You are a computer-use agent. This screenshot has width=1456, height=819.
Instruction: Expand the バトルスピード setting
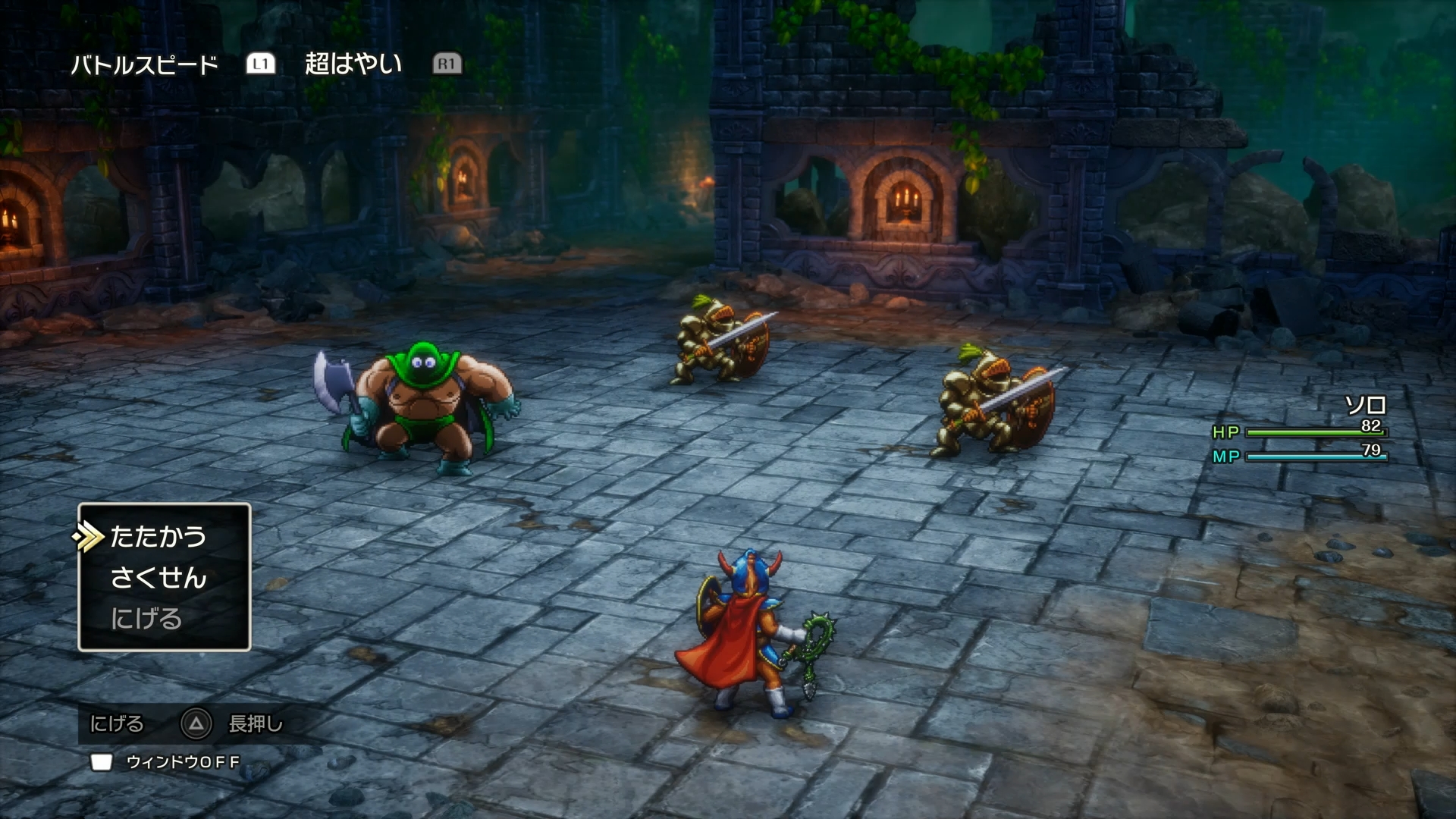point(144,64)
